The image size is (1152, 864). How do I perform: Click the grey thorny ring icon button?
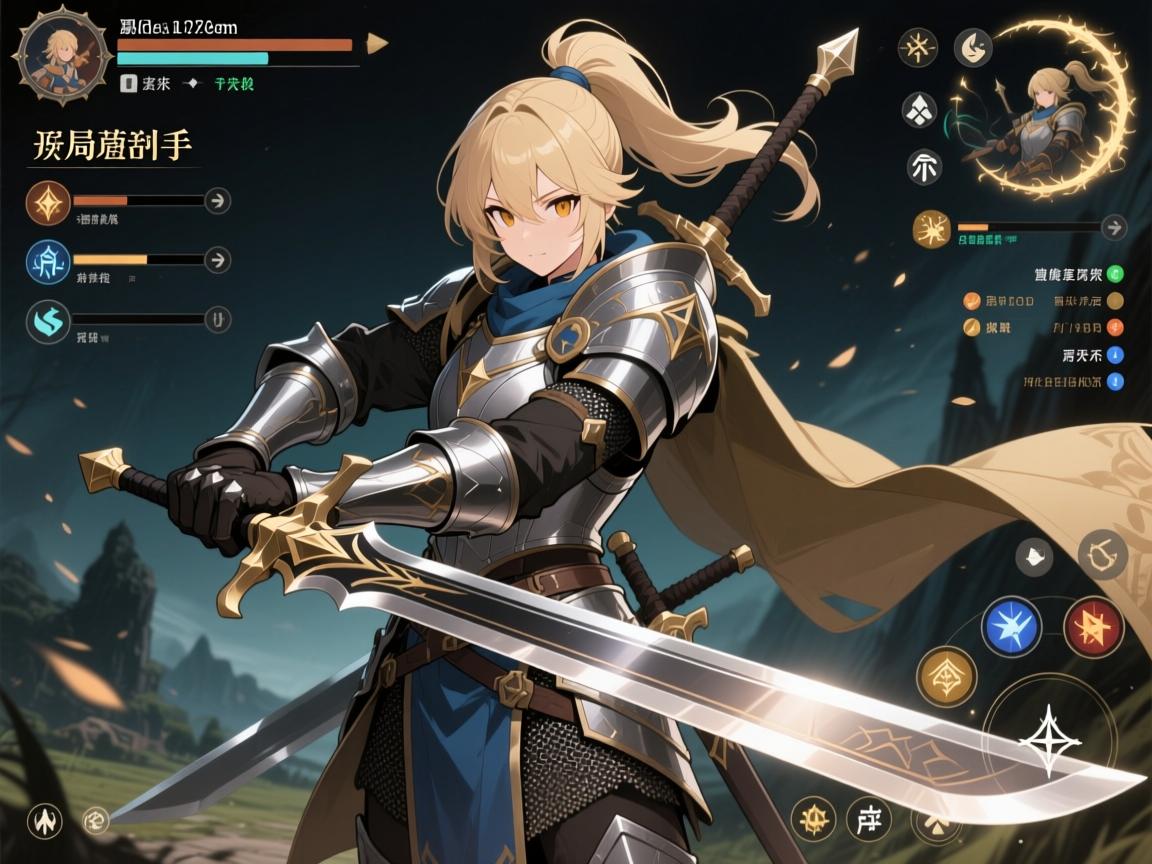coord(1103,554)
